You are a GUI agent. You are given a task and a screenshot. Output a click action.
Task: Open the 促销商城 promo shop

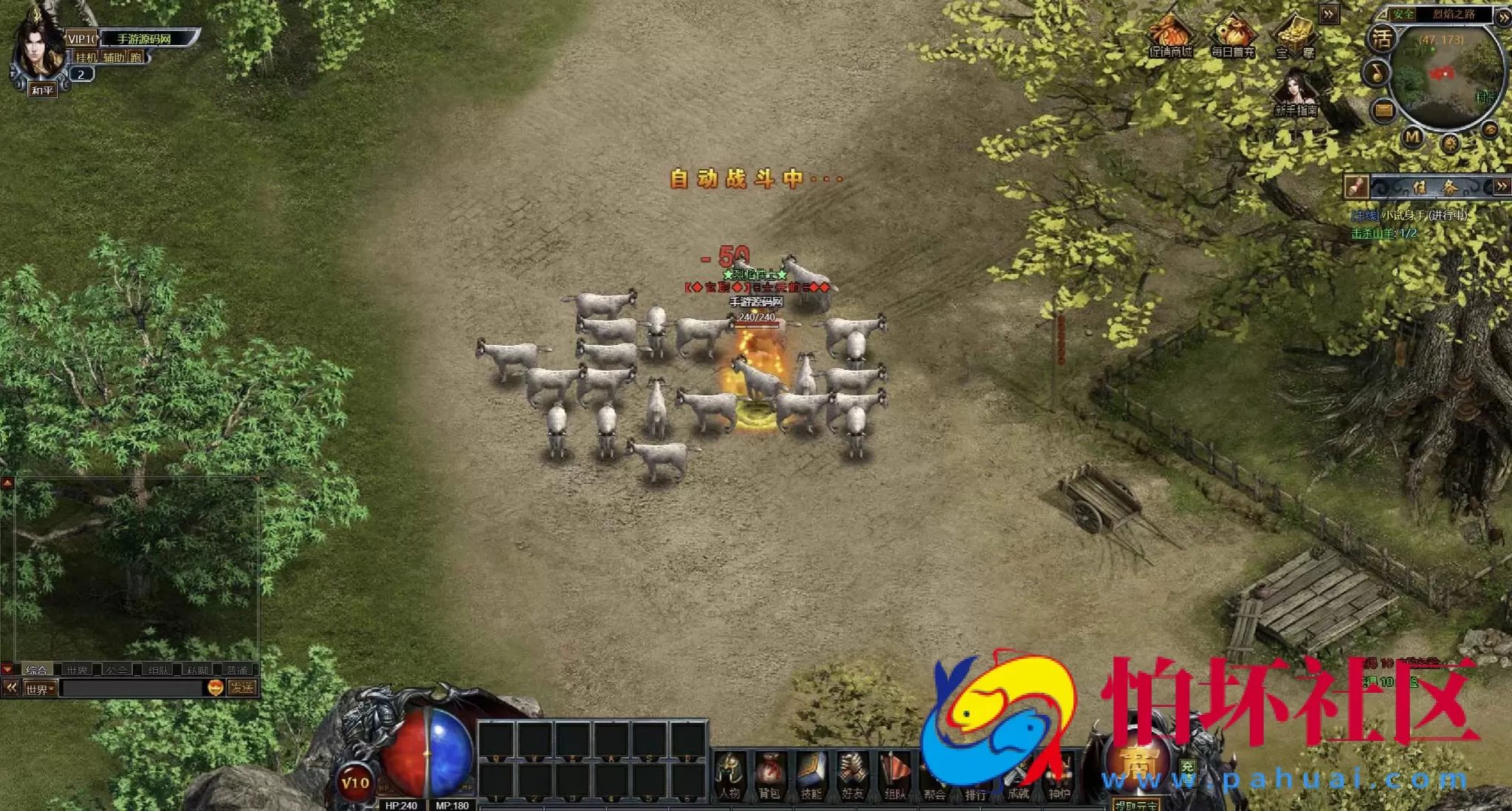pyautogui.click(x=1170, y=37)
